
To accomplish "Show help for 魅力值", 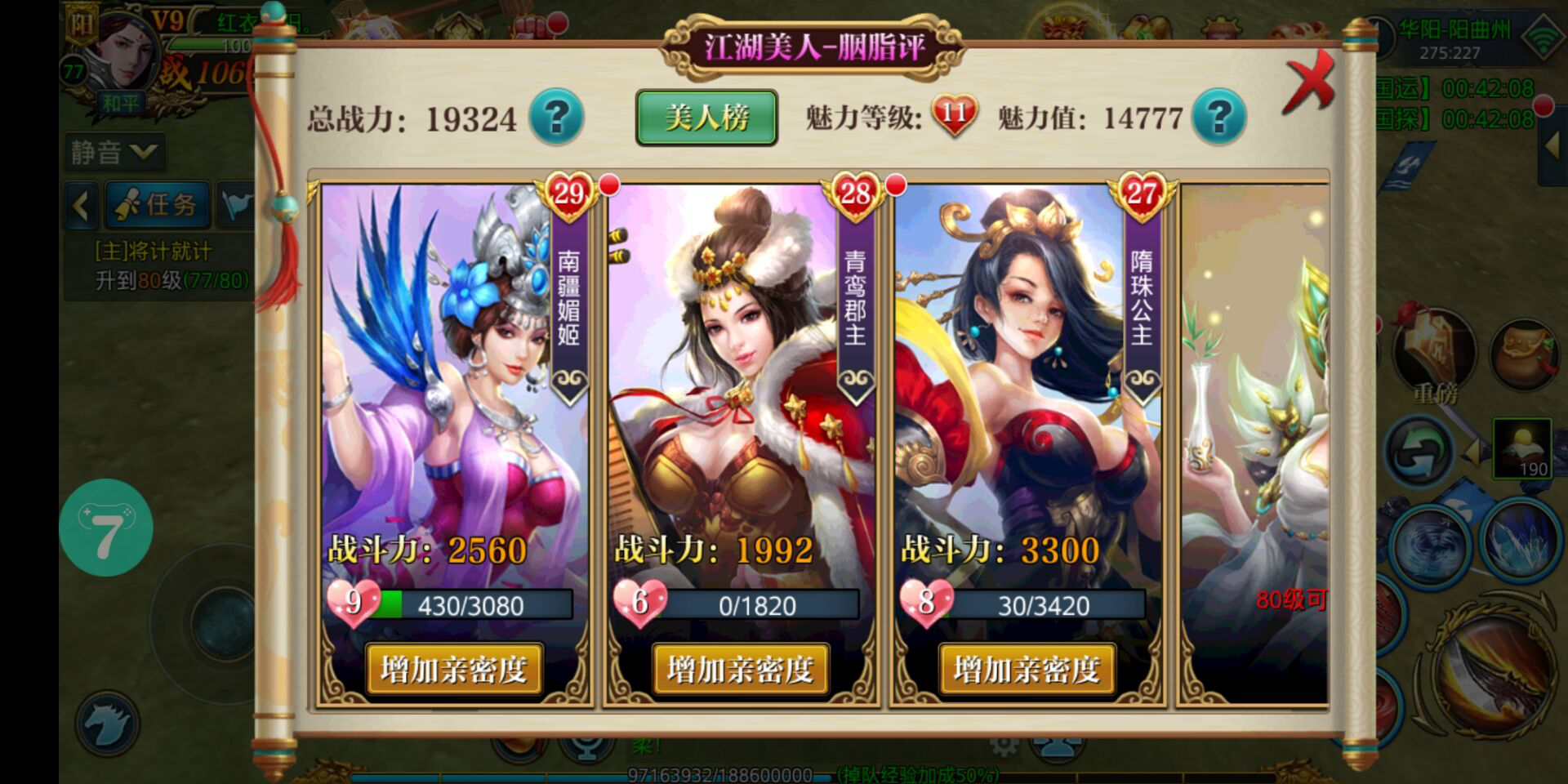I will click(1218, 118).
